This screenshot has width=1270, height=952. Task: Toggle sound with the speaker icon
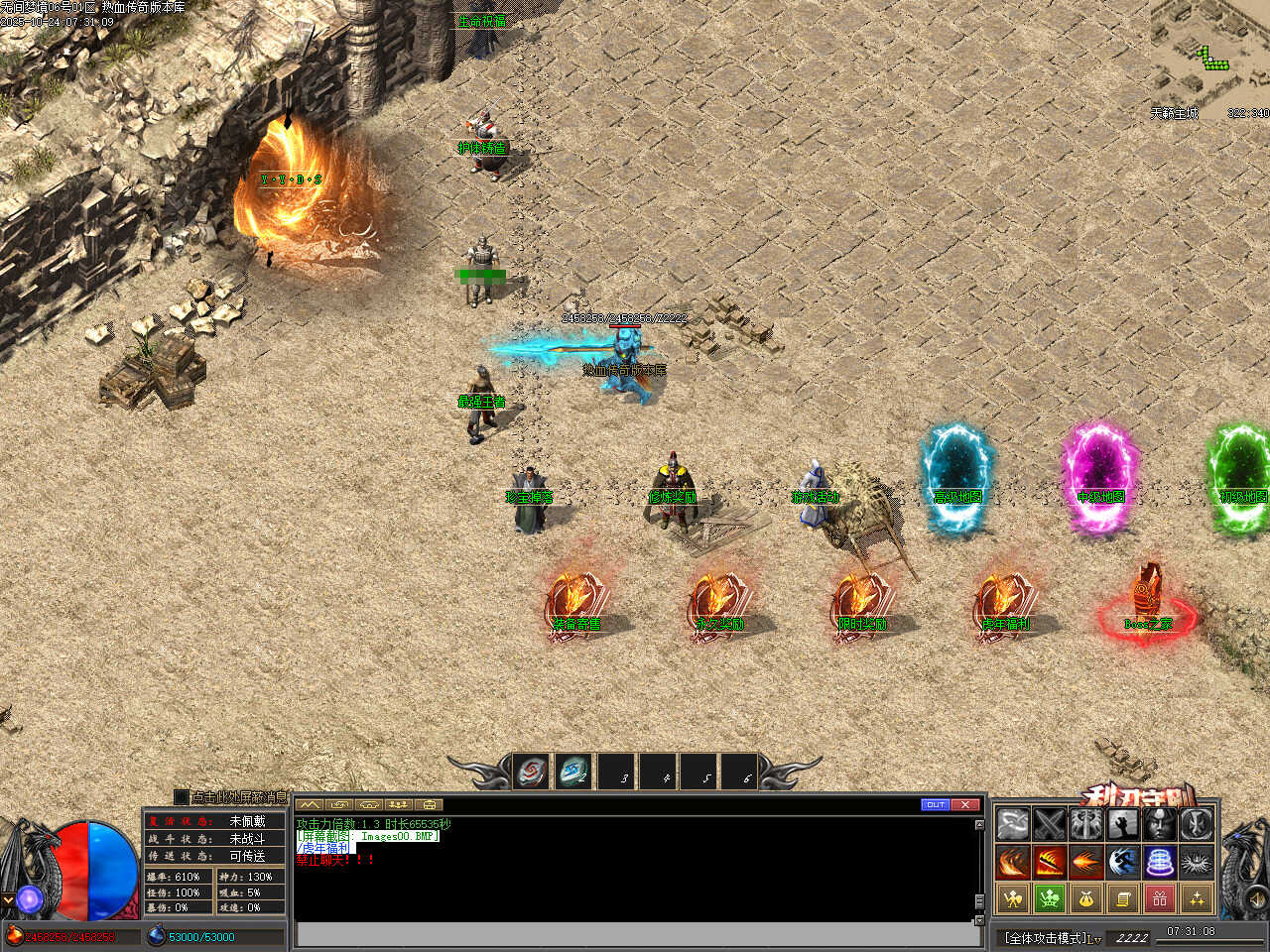coord(1256,900)
